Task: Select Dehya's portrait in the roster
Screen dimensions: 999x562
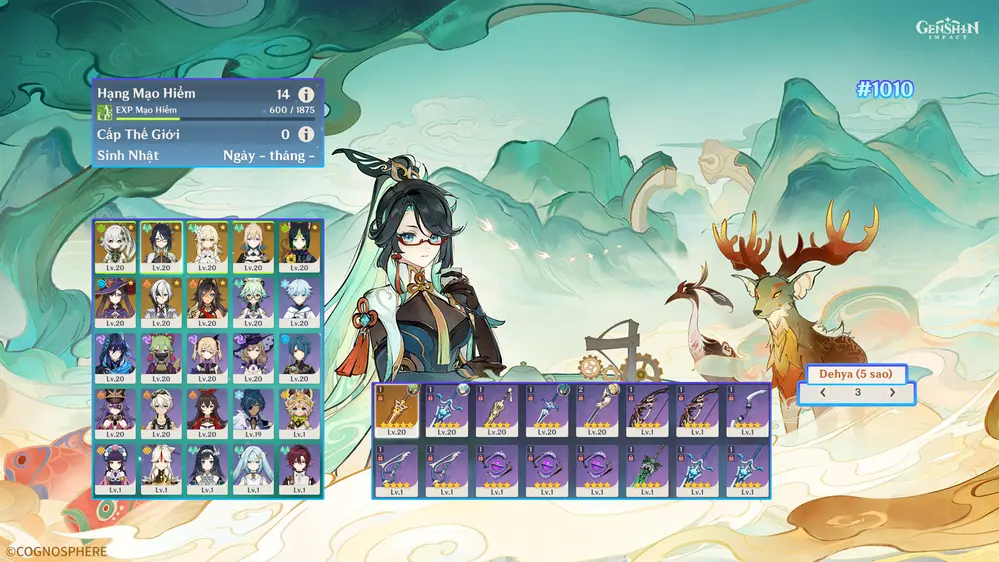Action: point(207,302)
